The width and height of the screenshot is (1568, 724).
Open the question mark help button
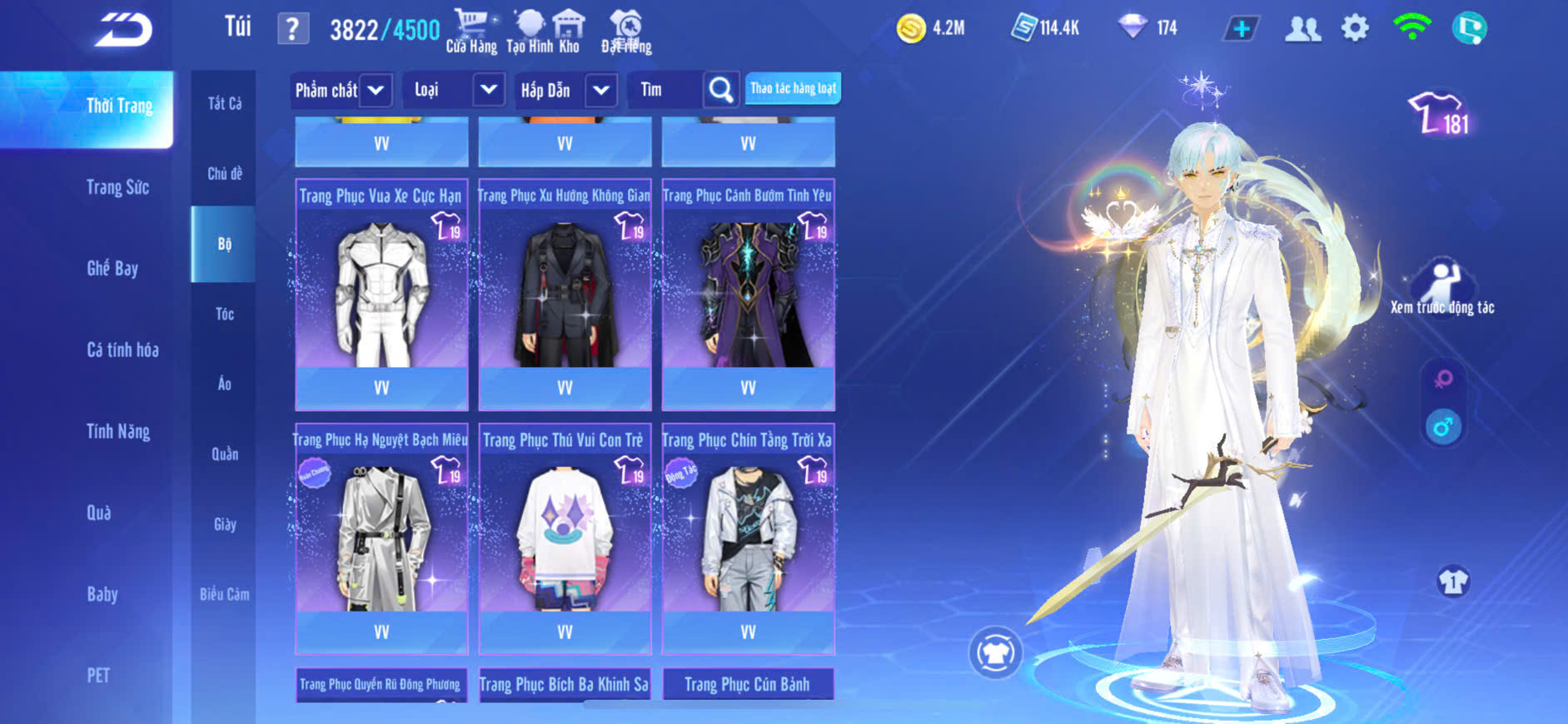[x=292, y=29]
